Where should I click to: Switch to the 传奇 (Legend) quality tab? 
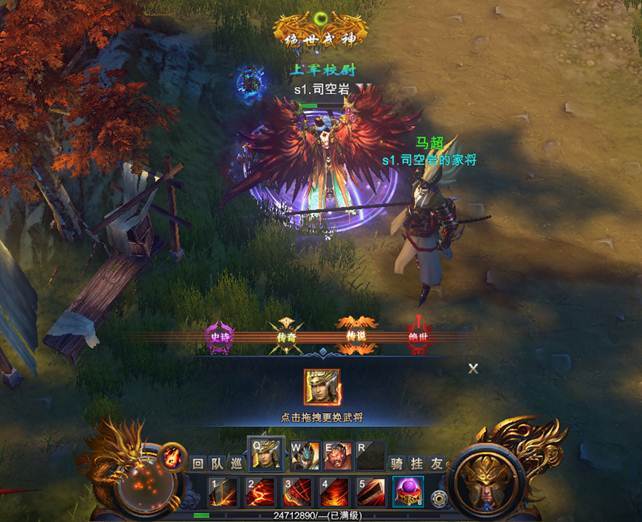pos(287,335)
